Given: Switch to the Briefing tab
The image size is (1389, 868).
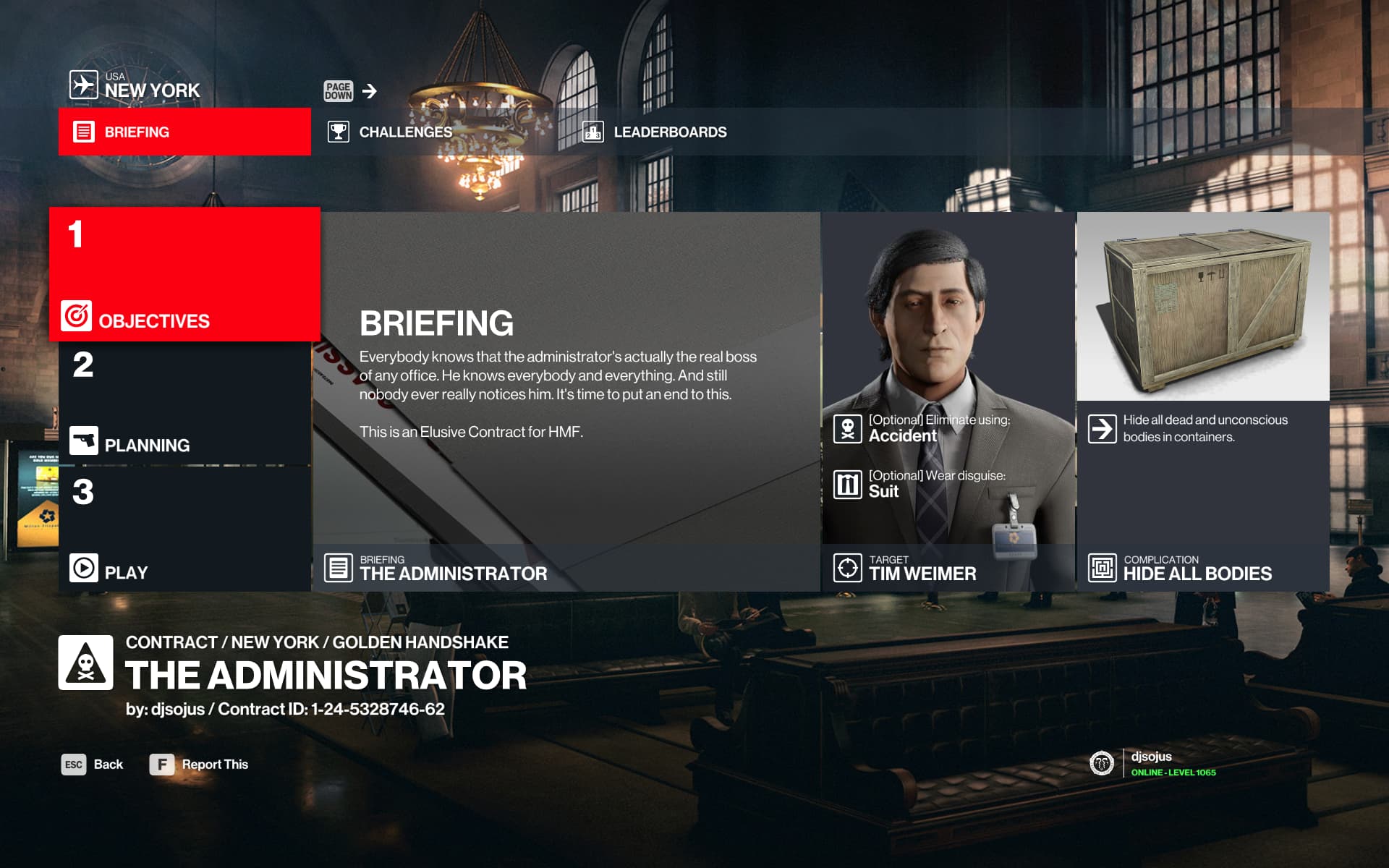Looking at the screenshot, I should (x=184, y=132).
